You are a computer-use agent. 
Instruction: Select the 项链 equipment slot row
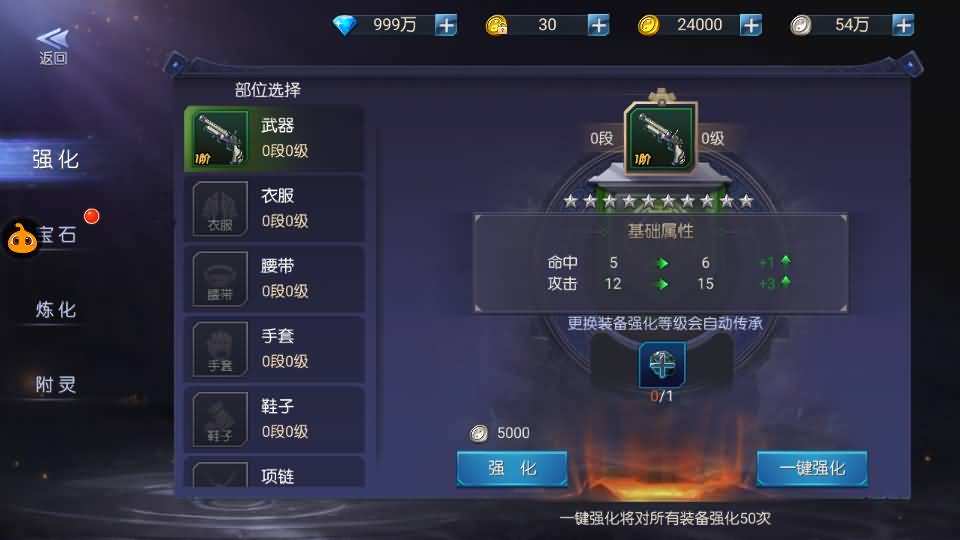[274, 475]
